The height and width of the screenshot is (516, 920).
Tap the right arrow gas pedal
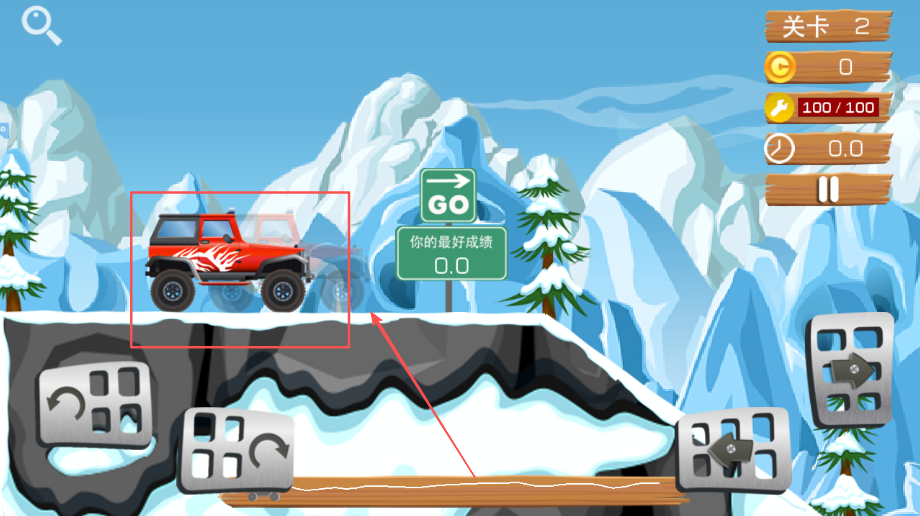[x=850, y=371]
